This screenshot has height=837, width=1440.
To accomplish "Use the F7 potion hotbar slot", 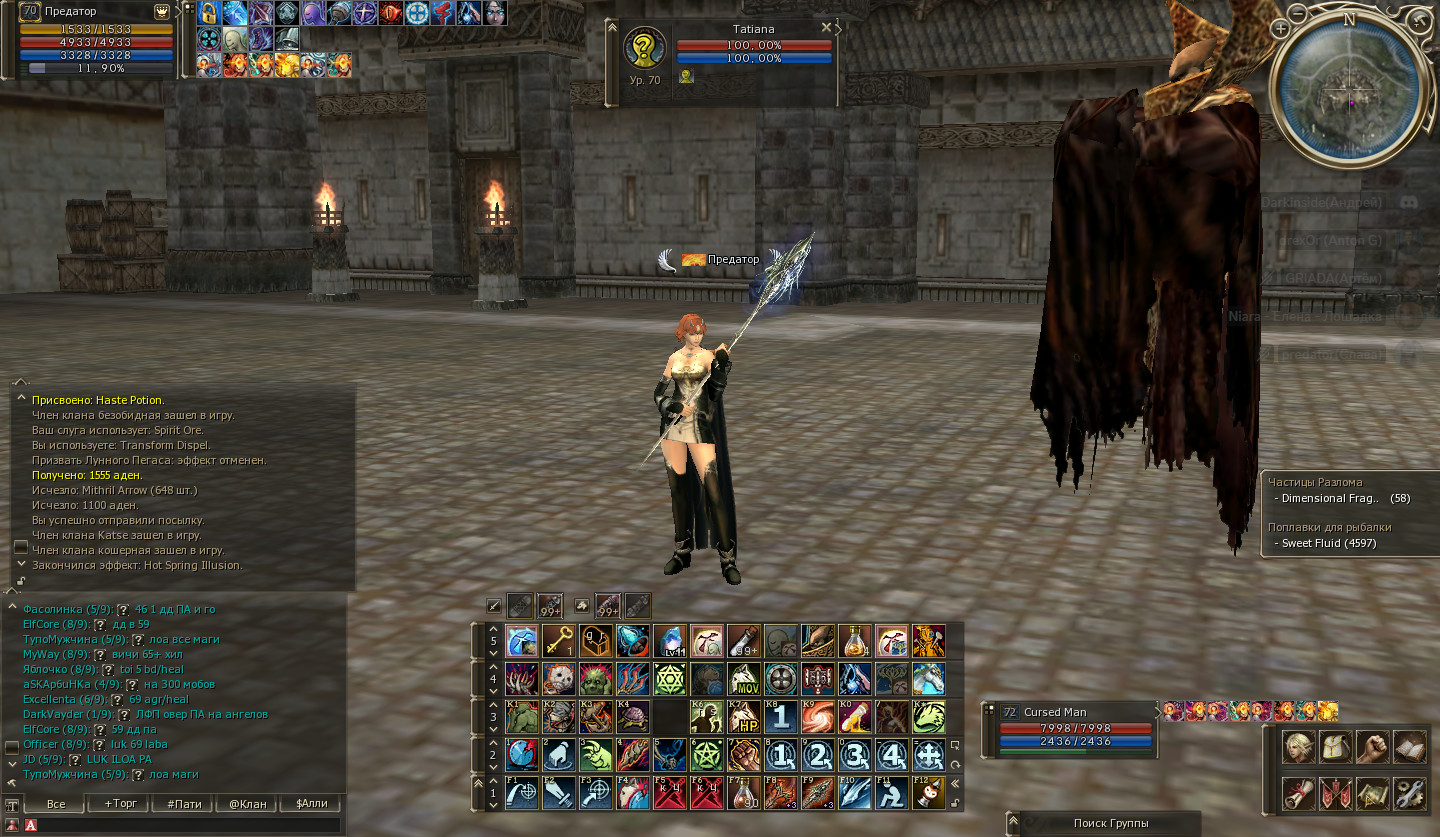I will point(741,793).
